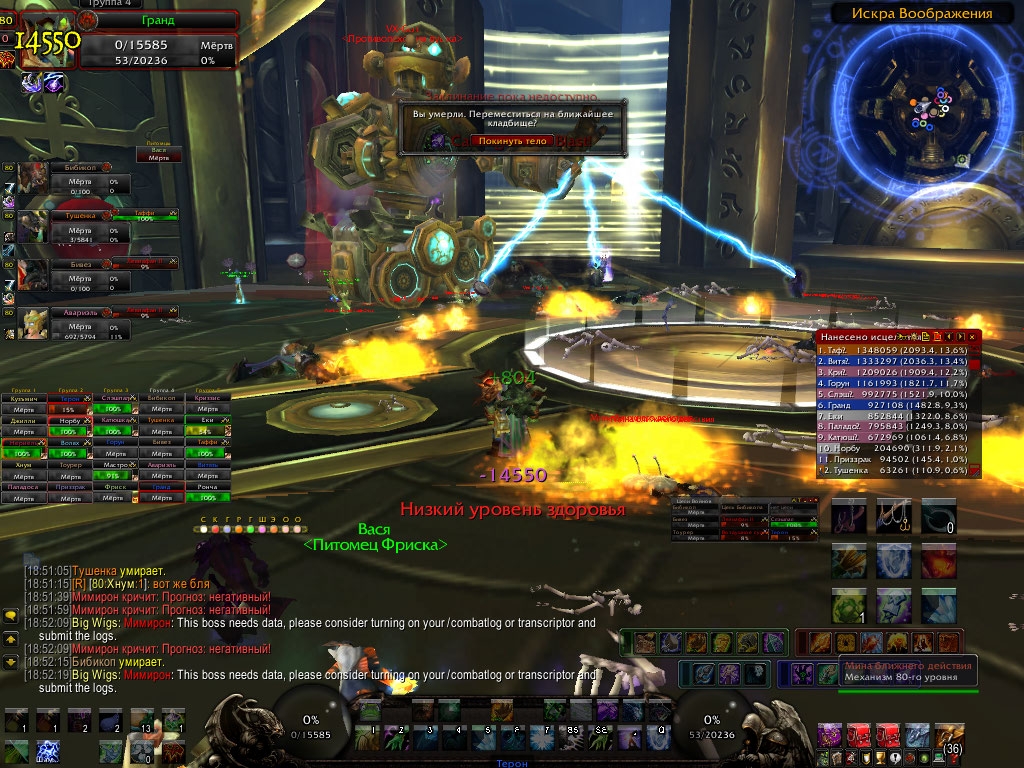
Task: Open the backpack bag with (36) slots
Action: tap(949, 739)
